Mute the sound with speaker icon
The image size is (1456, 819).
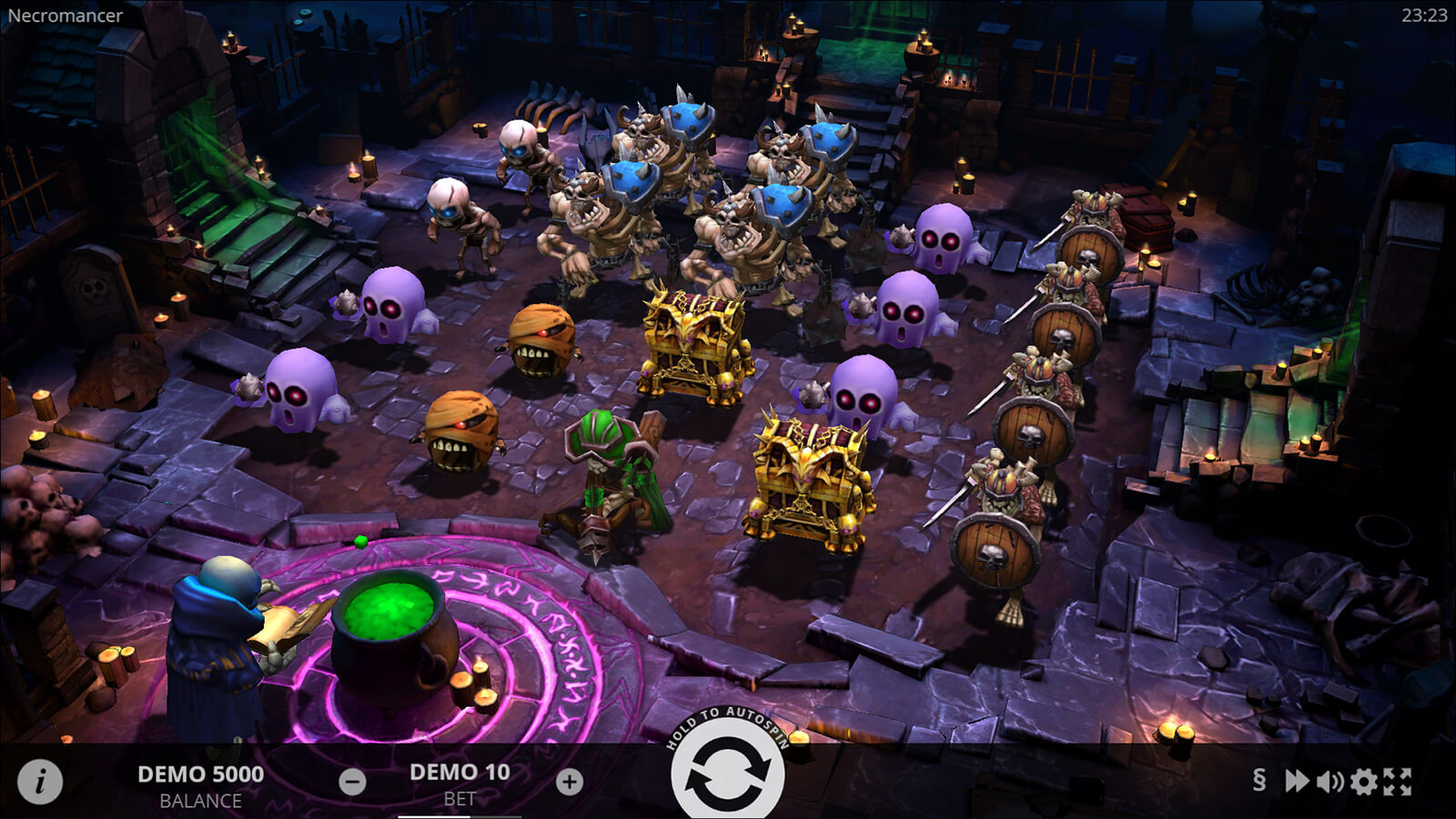pyautogui.click(x=1330, y=781)
